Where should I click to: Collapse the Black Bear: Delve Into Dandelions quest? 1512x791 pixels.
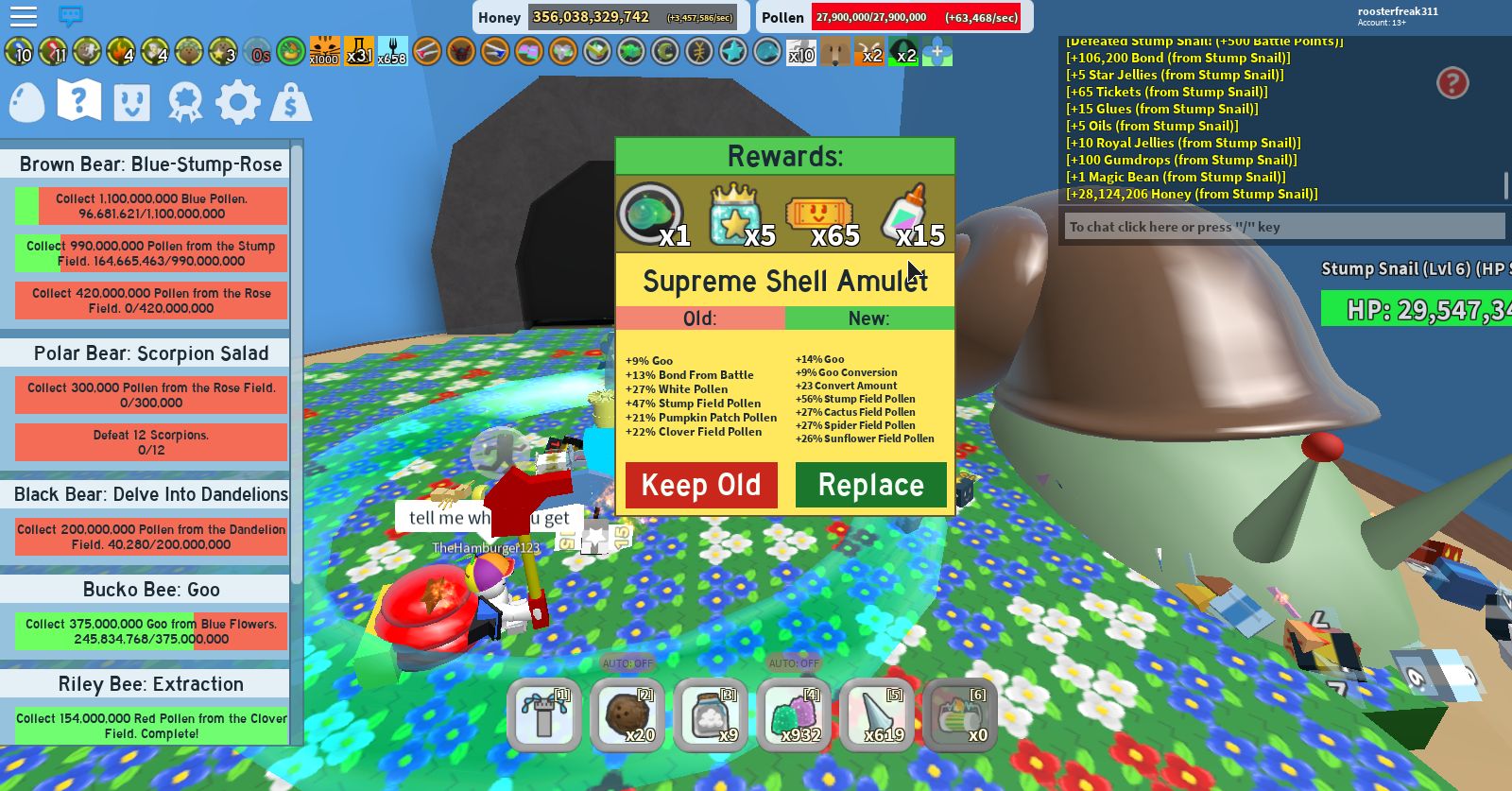coord(148,494)
